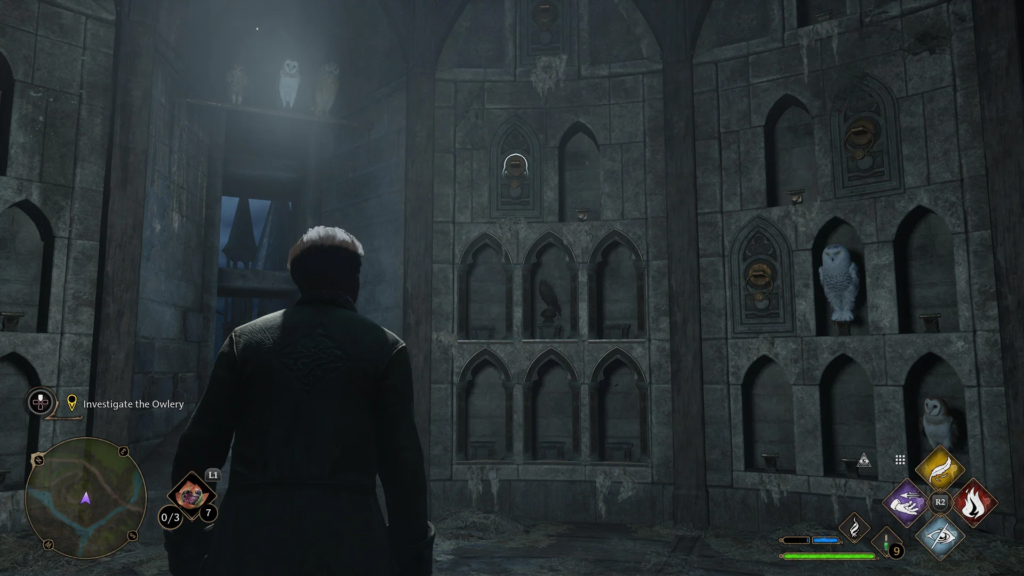The width and height of the screenshot is (1024, 576).
Task: Select the Investigate the Owlery objective
Action: 133,404
